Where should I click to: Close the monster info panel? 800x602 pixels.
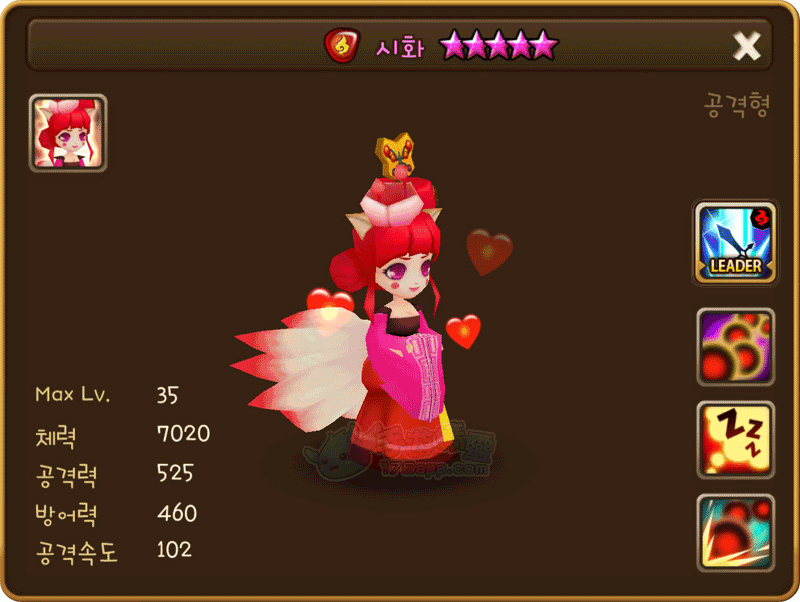click(x=746, y=46)
